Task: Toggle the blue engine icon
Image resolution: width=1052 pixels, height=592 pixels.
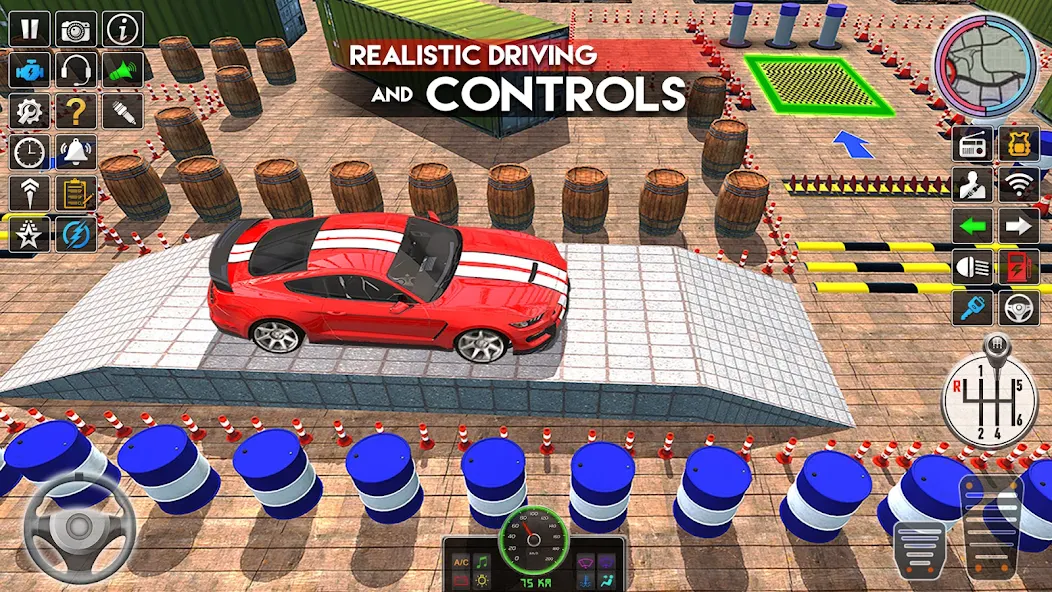Action: [x=29, y=71]
